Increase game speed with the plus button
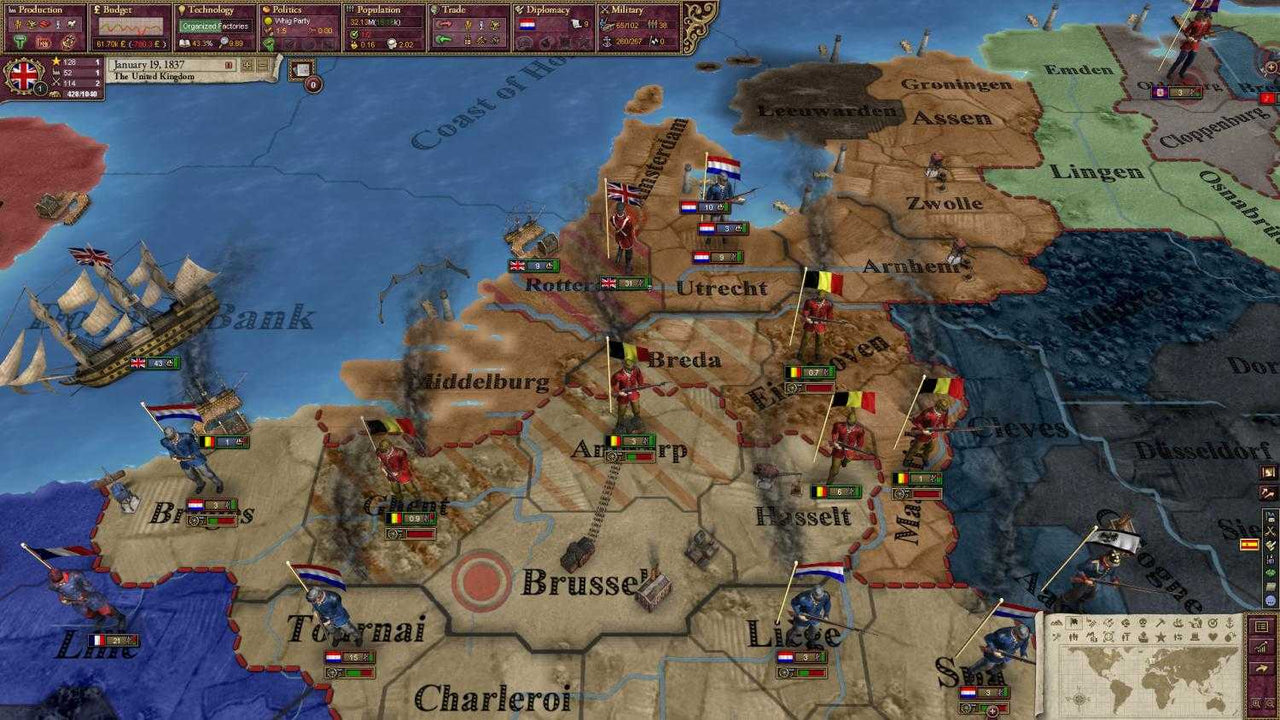Viewport: 1280px width, 720px height. (x=246, y=65)
